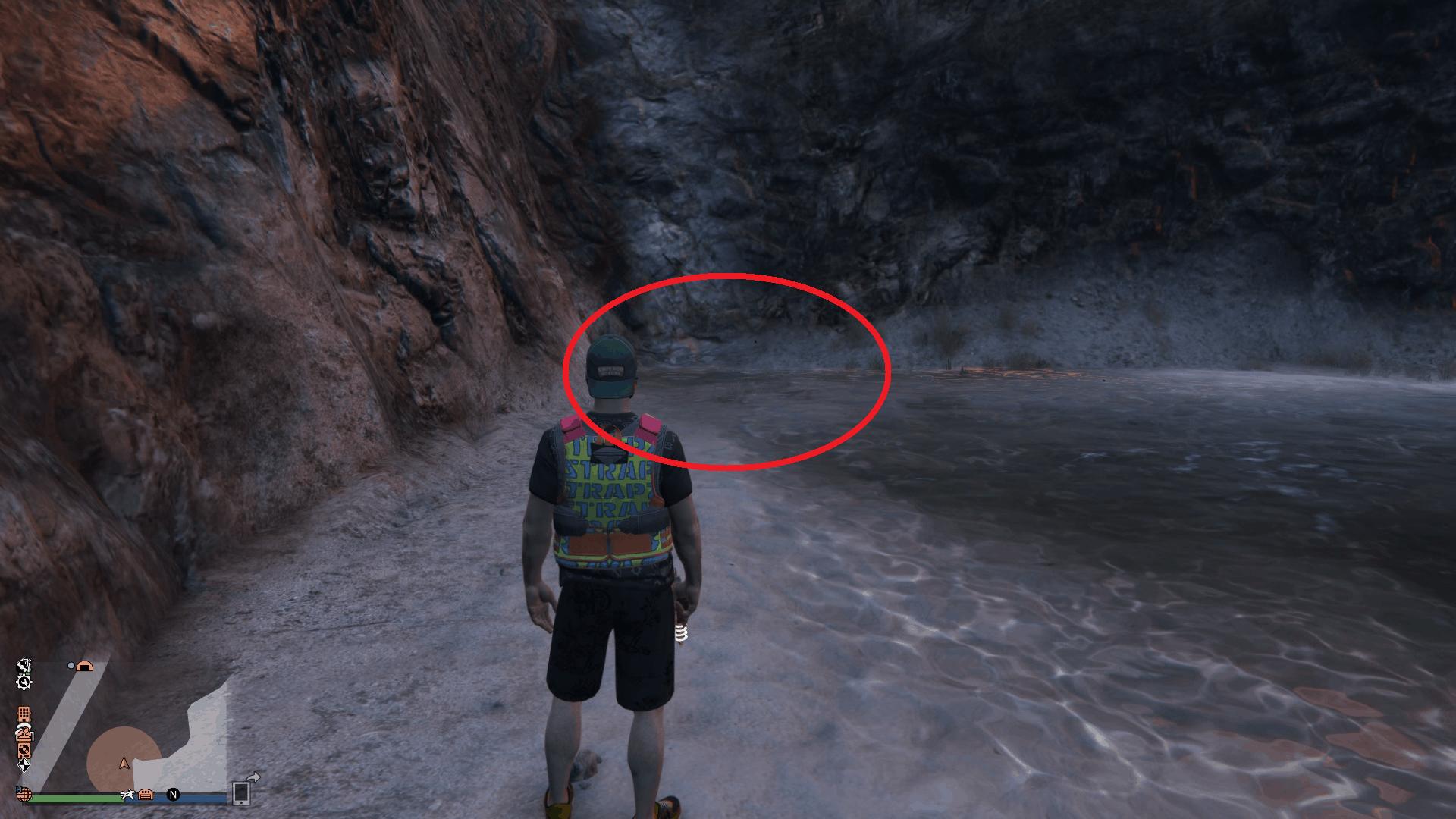Viewport: 1456px width, 819px height.
Task: Click the chef character icon on left sidebar
Action: (x=24, y=733)
